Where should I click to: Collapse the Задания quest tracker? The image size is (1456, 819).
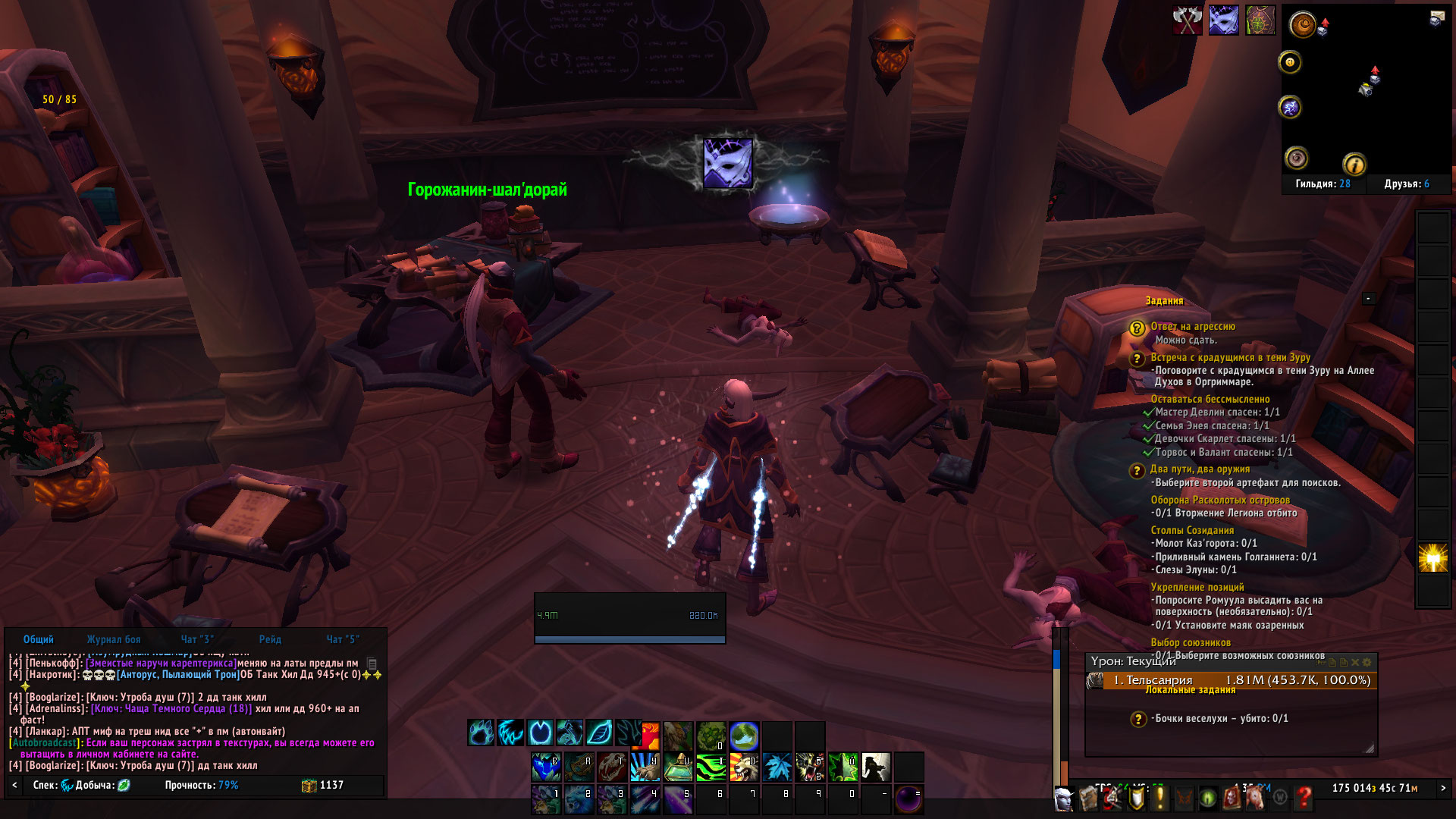[1368, 299]
